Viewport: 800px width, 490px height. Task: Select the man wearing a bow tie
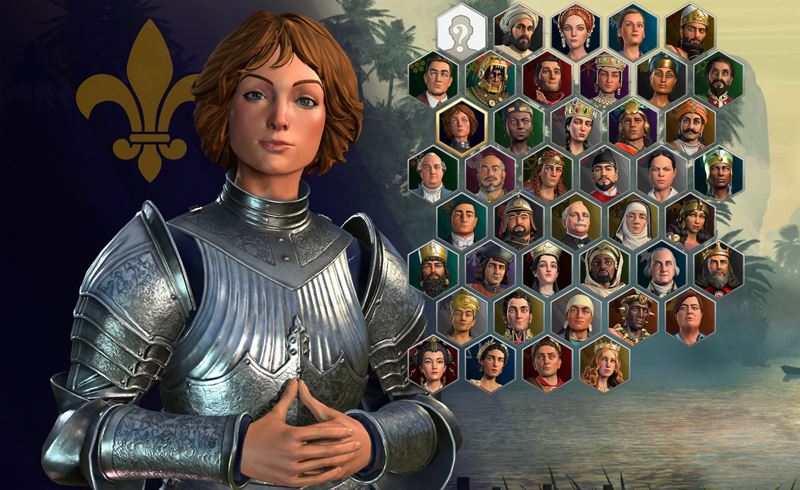pyautogui.click(x=462, y=220)
